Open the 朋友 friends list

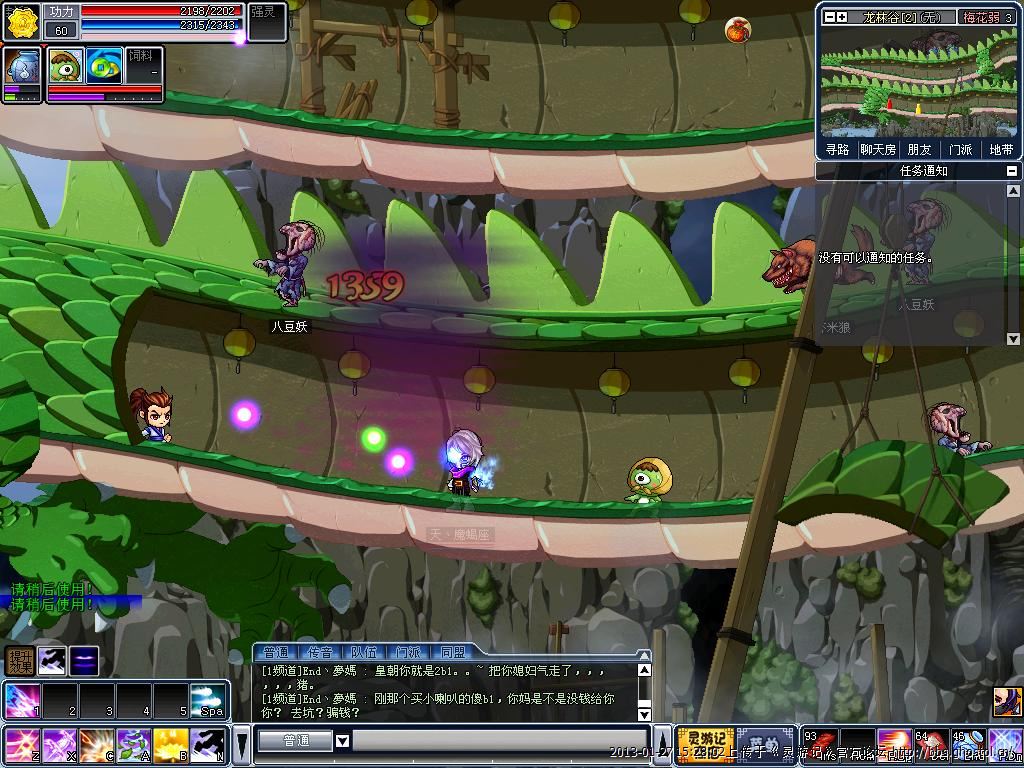[919, 149]
